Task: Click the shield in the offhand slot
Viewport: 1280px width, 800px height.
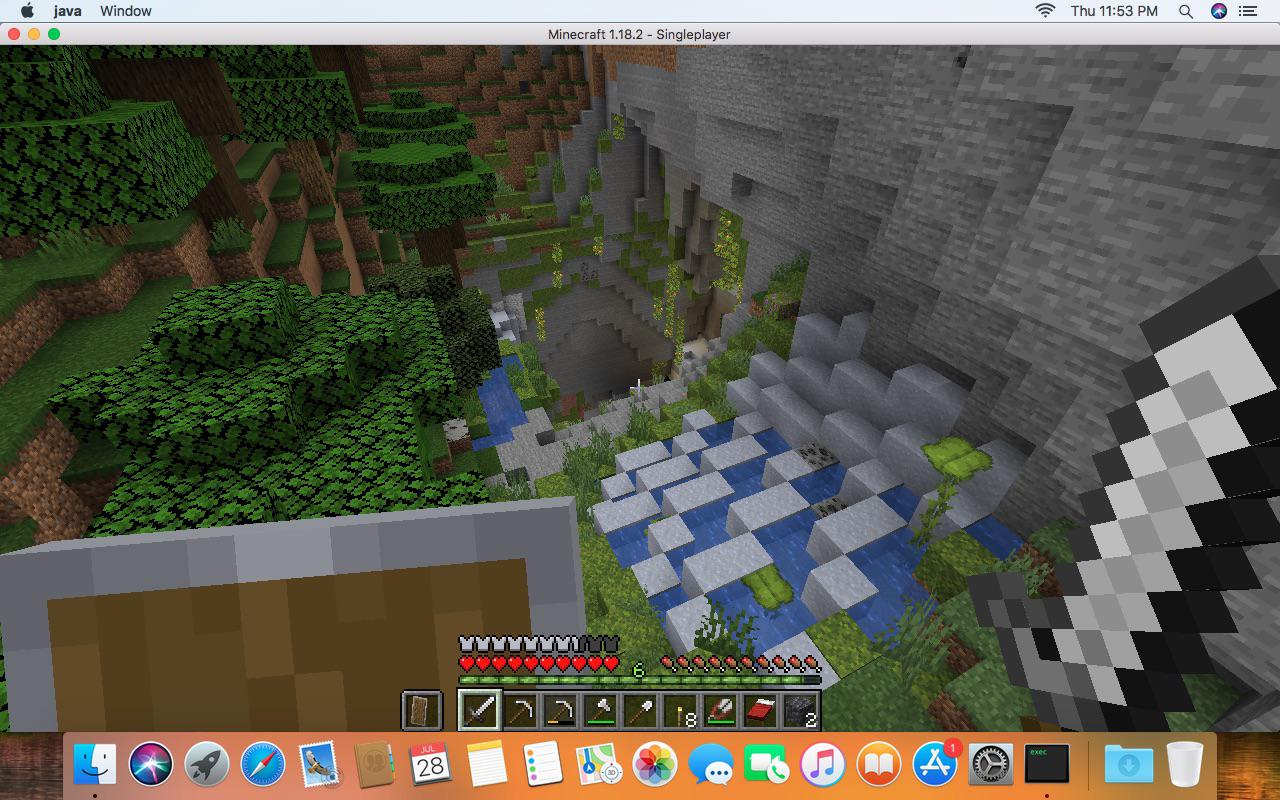Action: (424, 710)
